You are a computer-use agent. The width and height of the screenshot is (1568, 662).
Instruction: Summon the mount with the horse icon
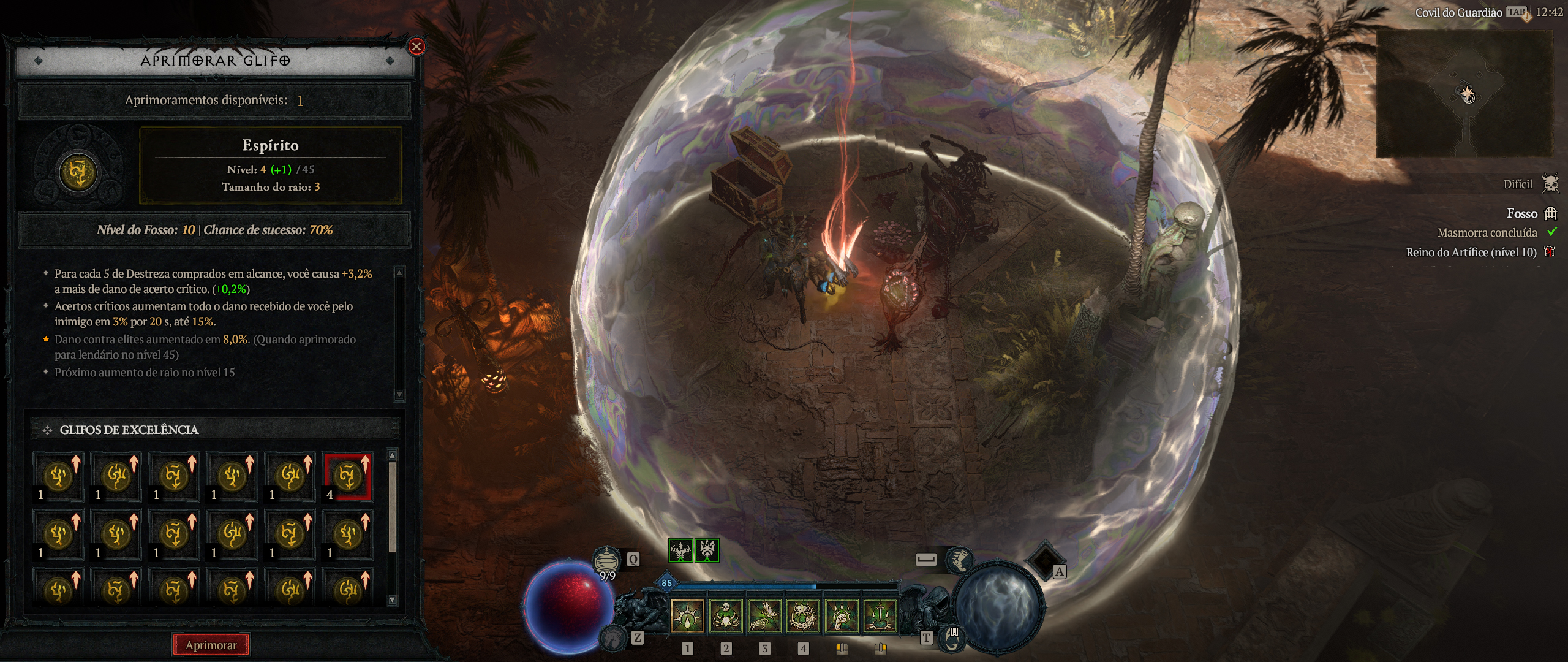click(612, 639)
